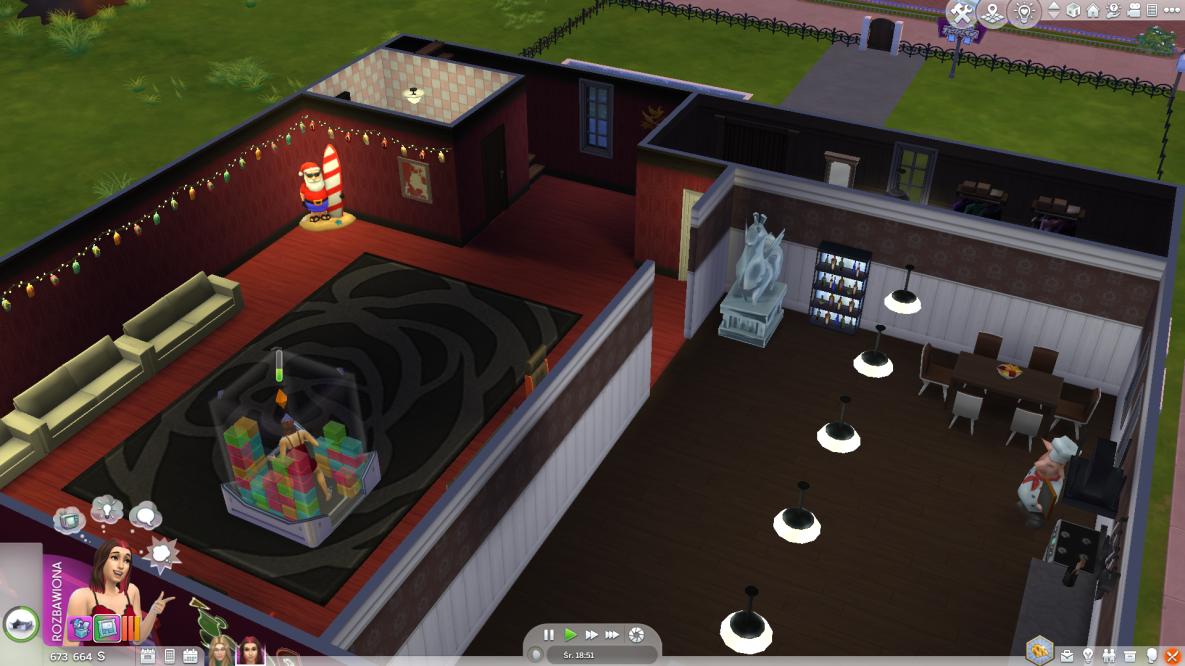Switch to the blonde Sim portrait

pyautogui.click(x=219, y=654)
